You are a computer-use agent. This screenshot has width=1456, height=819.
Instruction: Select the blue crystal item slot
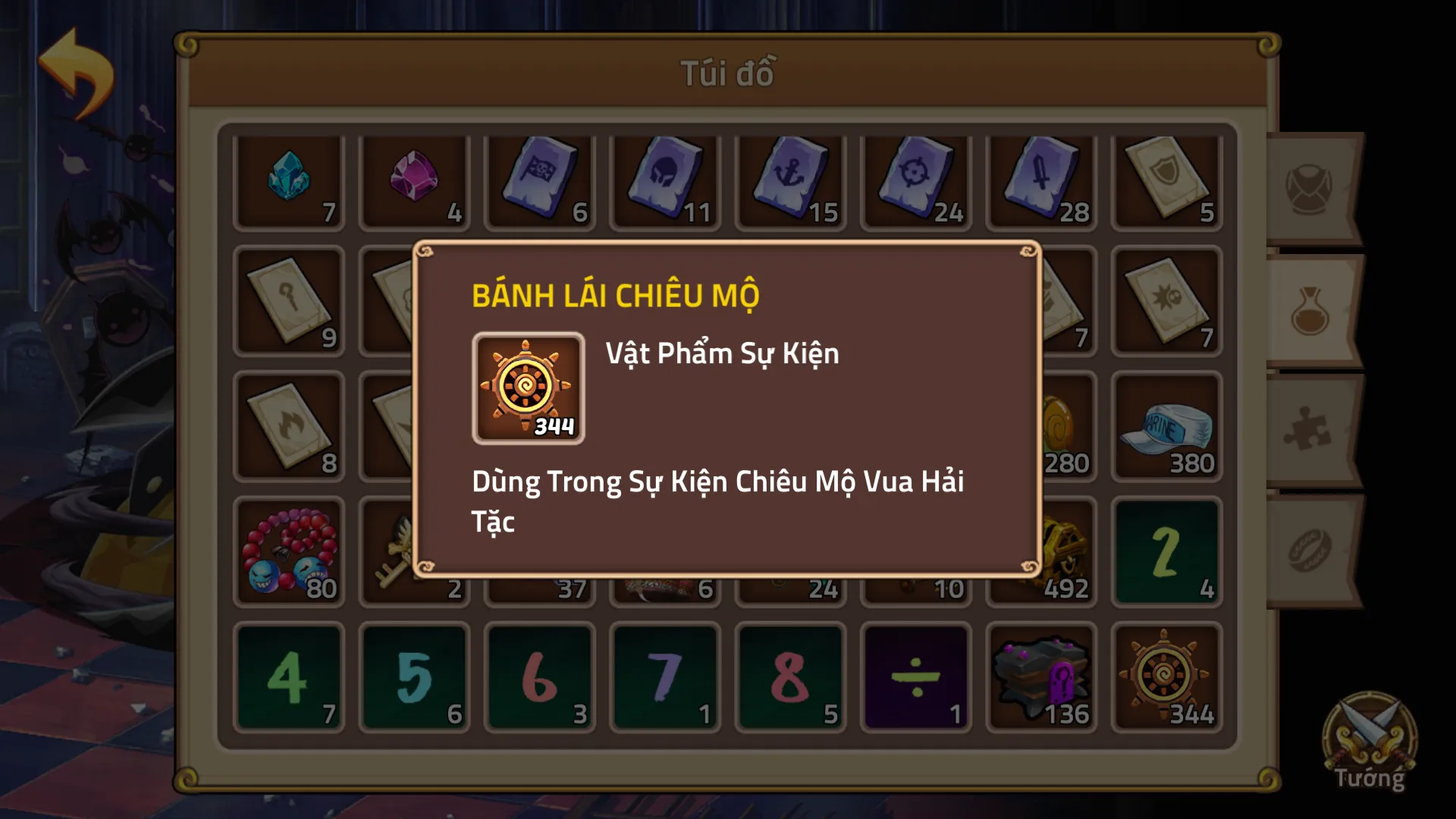click(289, 182)
